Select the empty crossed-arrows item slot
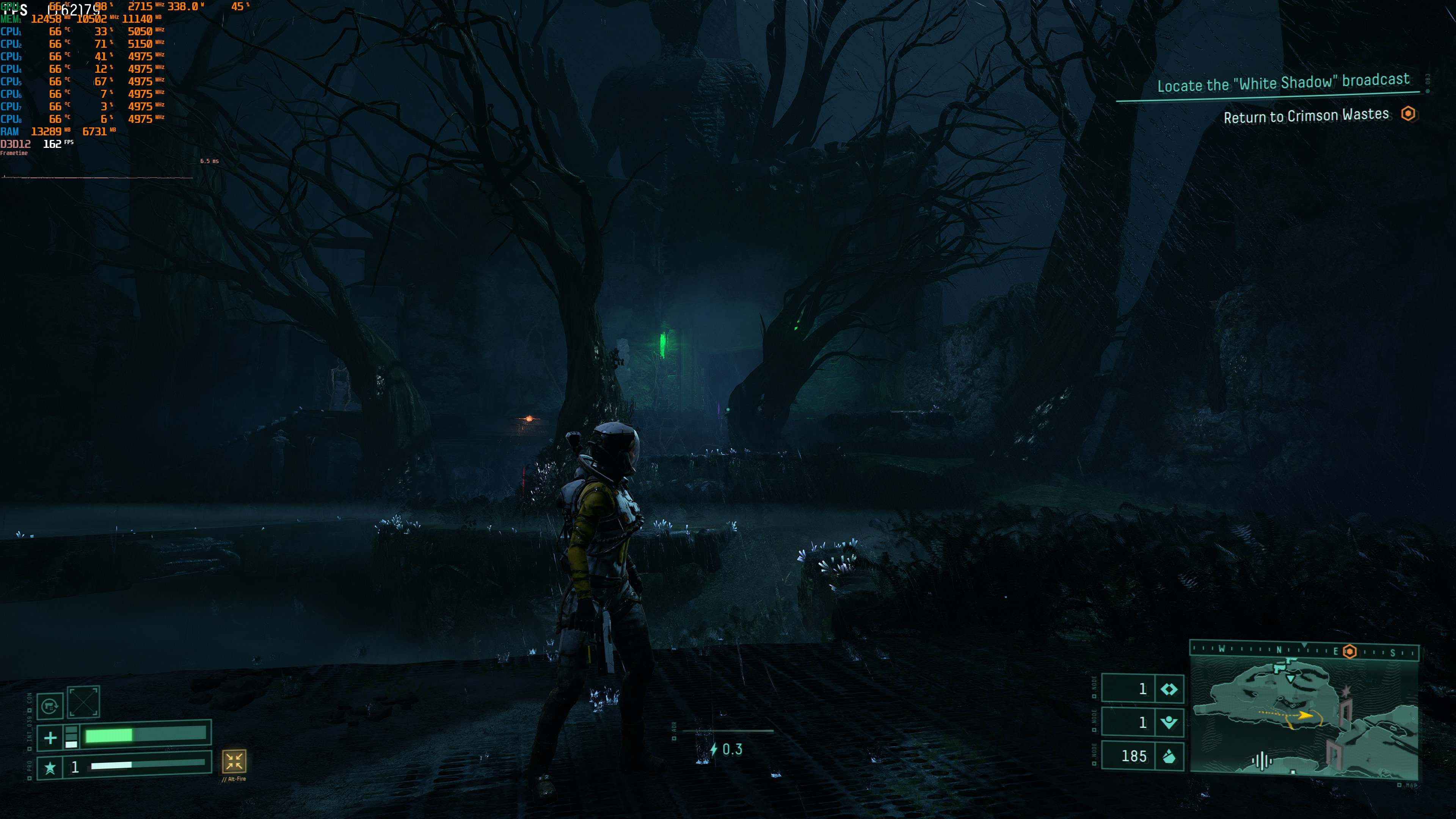 coord(84,703)
